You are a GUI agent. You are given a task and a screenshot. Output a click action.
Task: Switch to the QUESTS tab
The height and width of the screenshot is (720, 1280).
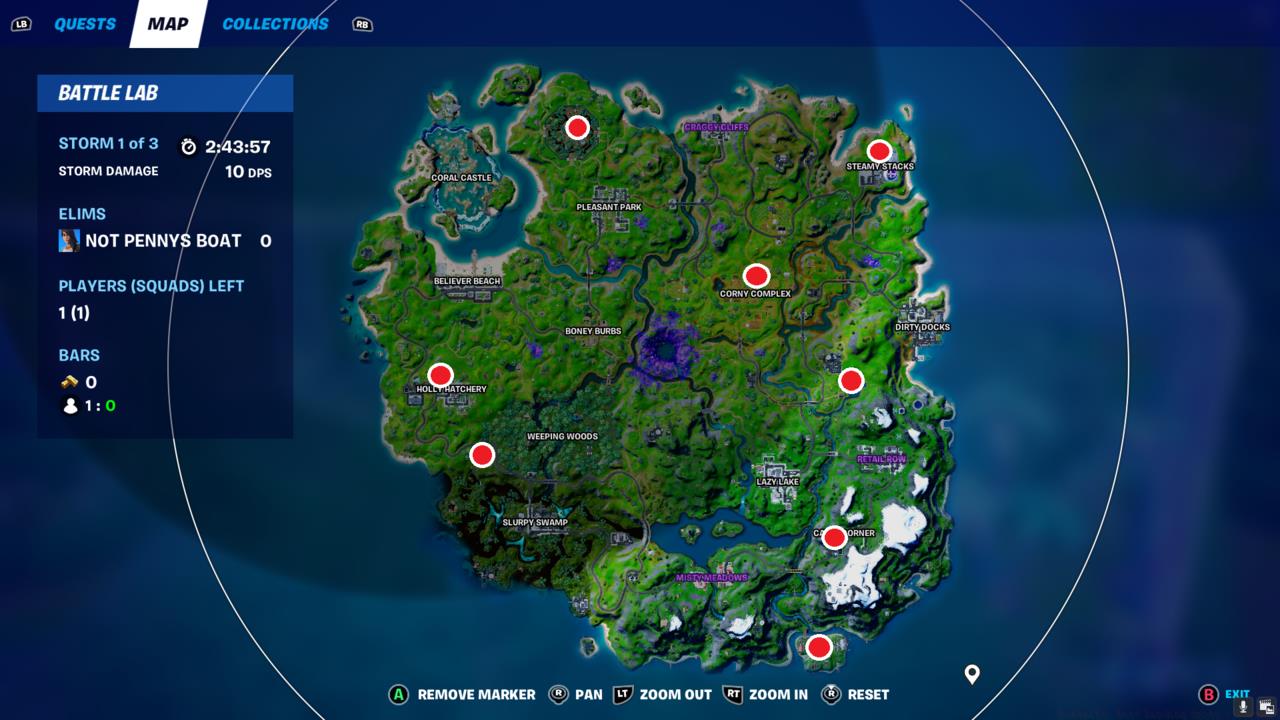point(85,23)
